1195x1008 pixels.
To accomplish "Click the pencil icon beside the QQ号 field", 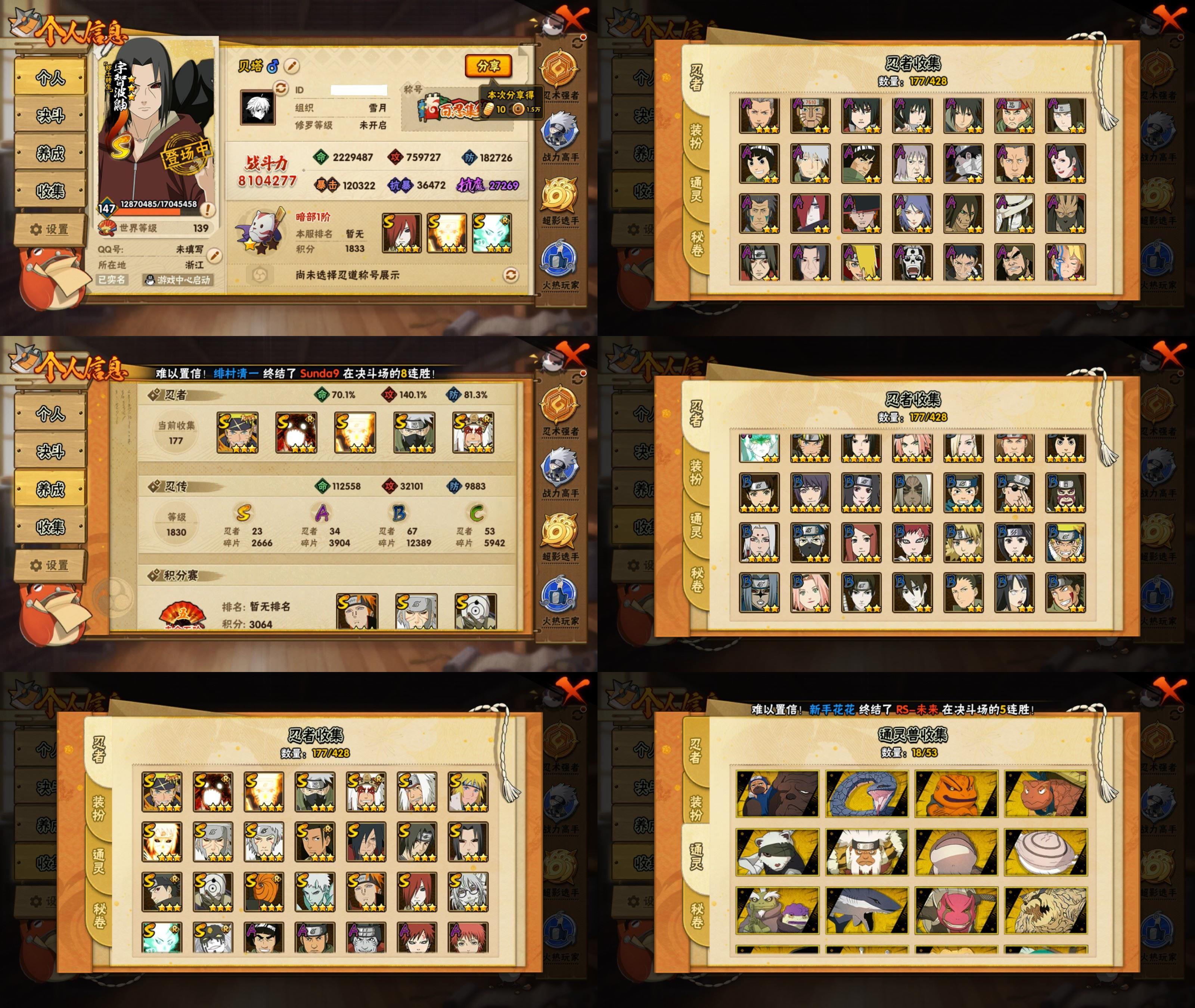I will (x=214, y=255).
